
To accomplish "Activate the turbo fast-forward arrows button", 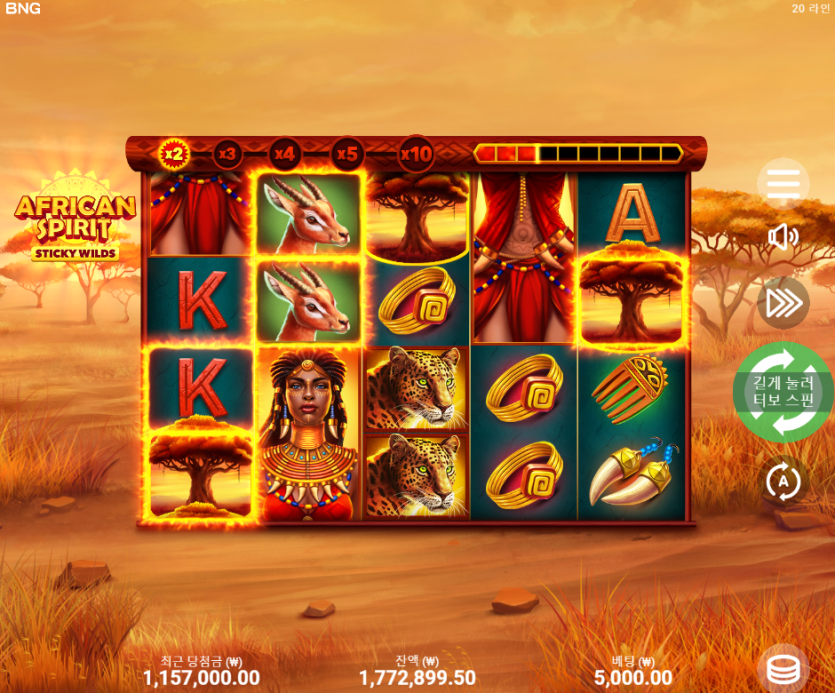I will point(783,303).
